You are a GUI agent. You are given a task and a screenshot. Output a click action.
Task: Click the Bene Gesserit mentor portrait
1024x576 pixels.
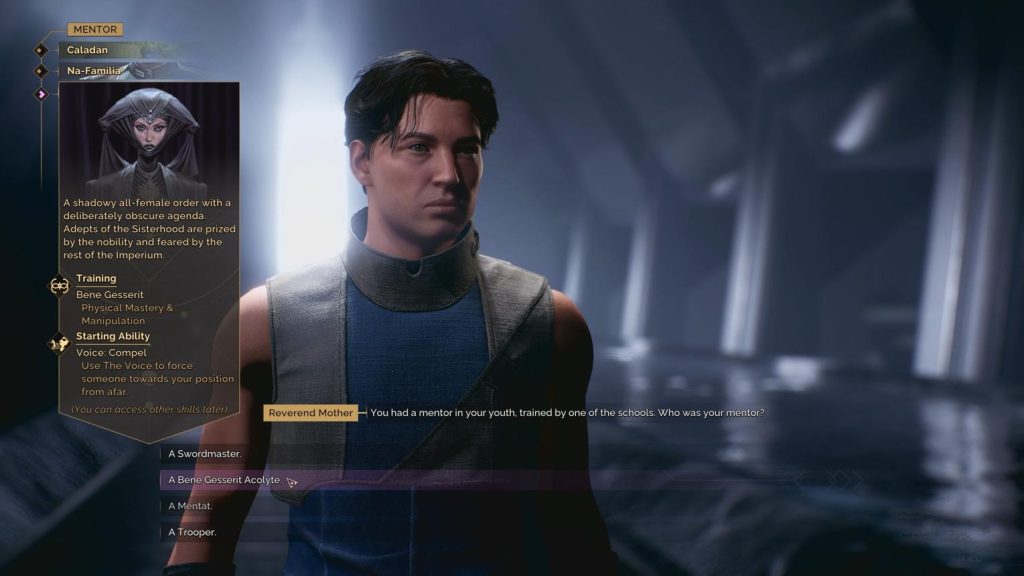coord(149,139)
